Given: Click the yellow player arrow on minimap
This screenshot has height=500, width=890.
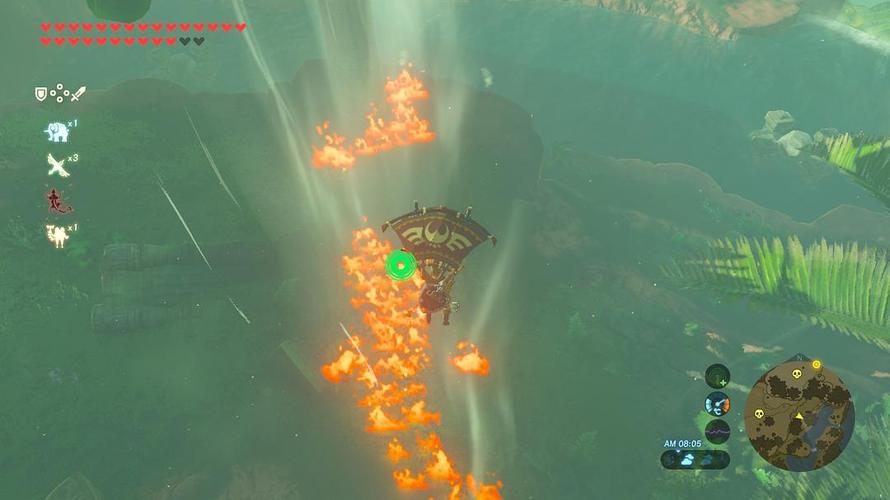Looking at the screenshot, I should click(x=799, y=415).
